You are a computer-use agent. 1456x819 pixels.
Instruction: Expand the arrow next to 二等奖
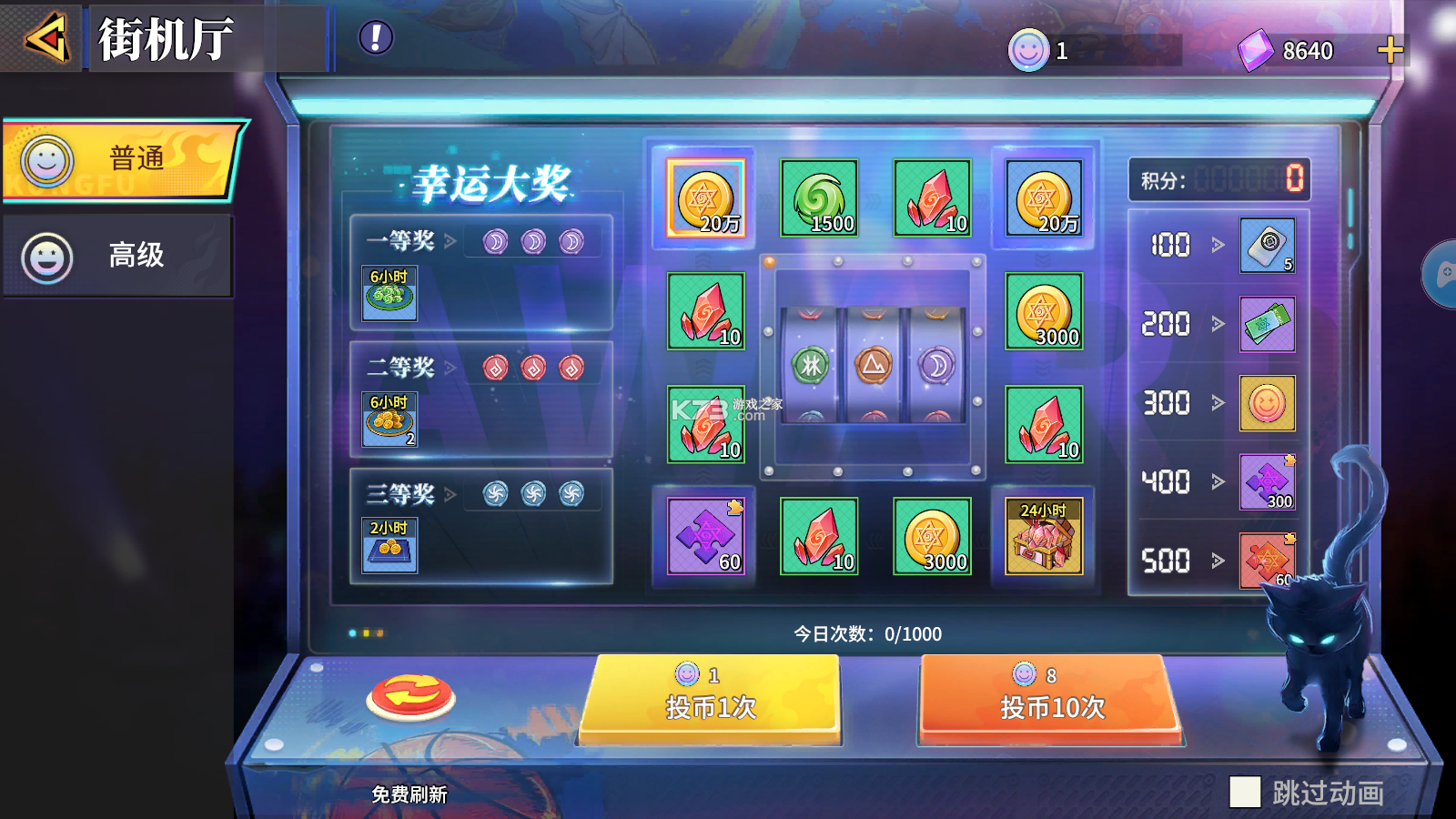point(452,366)
